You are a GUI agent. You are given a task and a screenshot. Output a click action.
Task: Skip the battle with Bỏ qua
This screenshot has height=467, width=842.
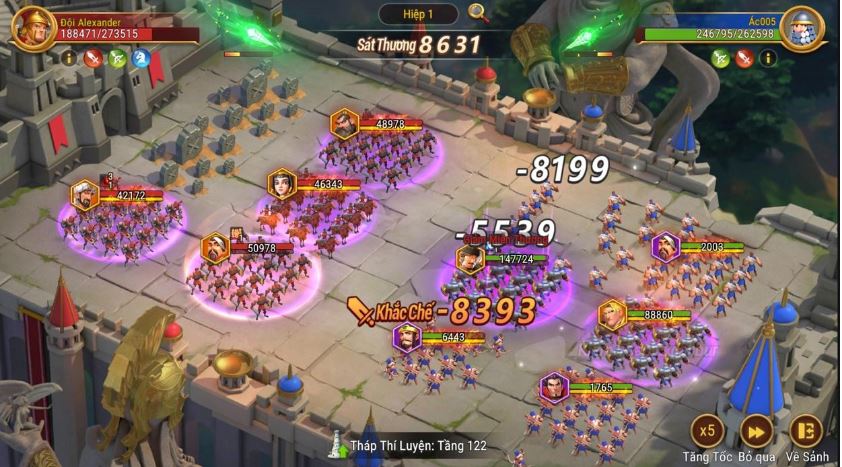[x=756, y=431]
